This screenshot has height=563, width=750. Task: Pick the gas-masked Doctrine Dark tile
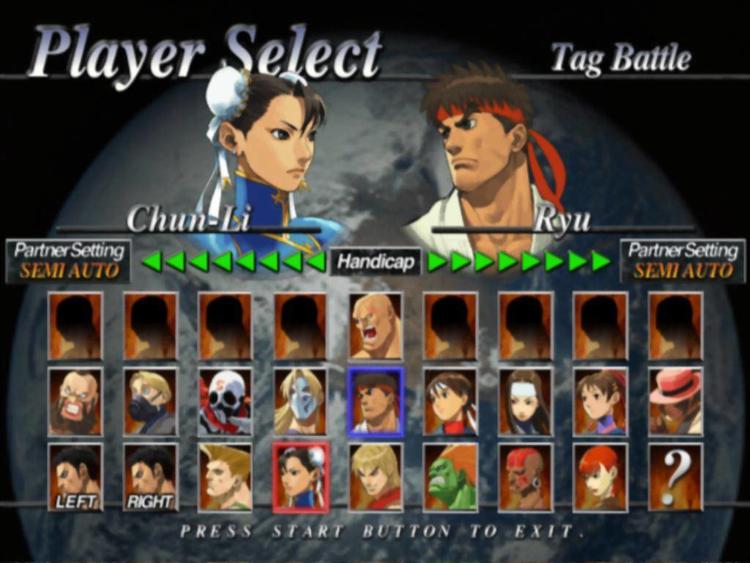pyautogui.click(x=150, y=401)
